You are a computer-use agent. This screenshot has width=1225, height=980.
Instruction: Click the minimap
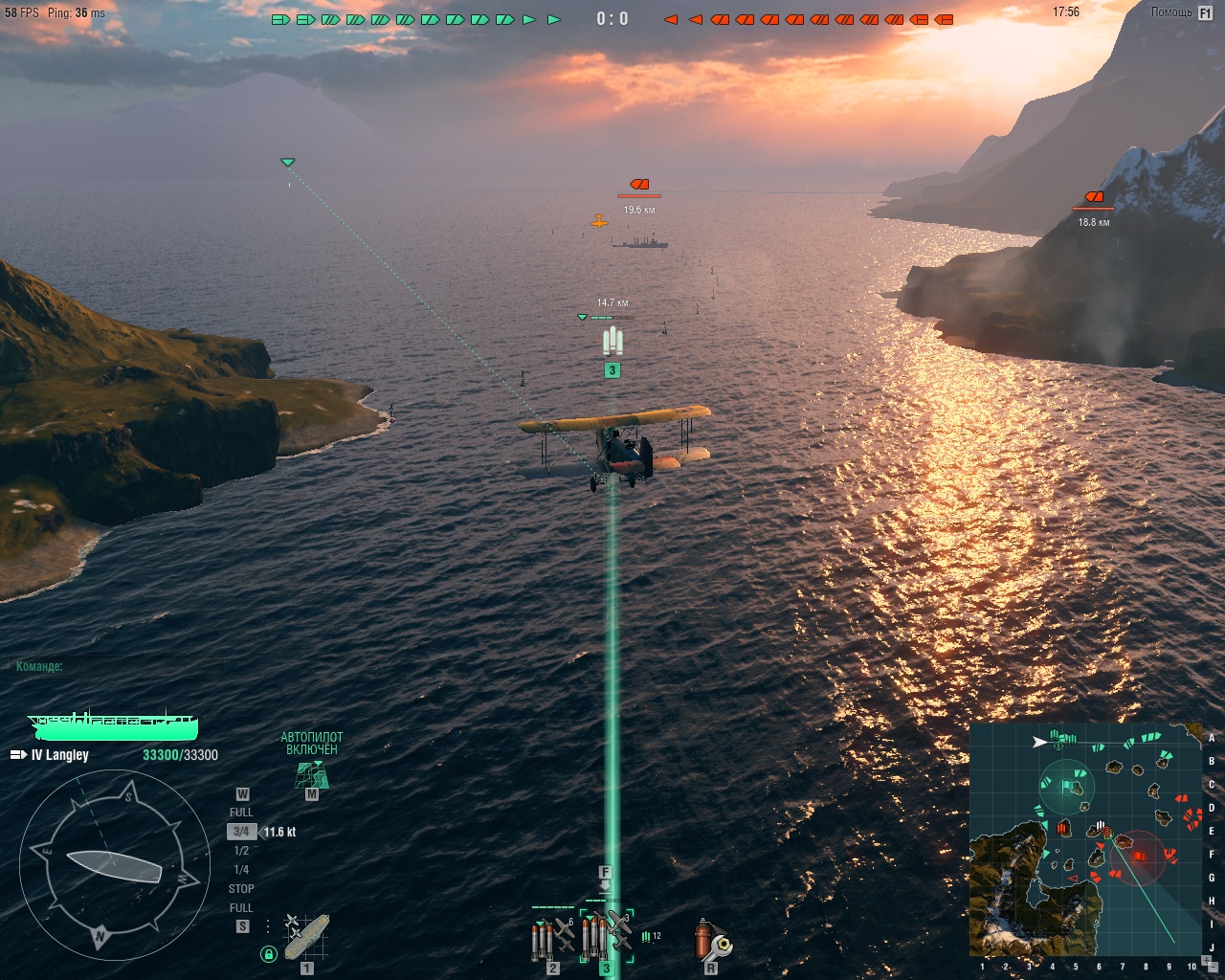tap(1085, 839)
